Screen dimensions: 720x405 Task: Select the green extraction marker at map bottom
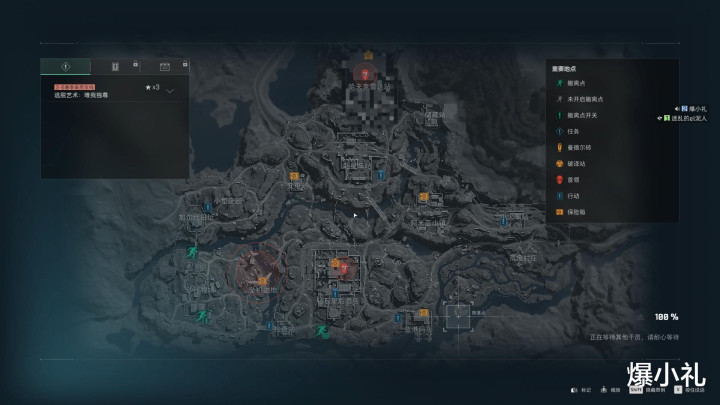point(322,331)
